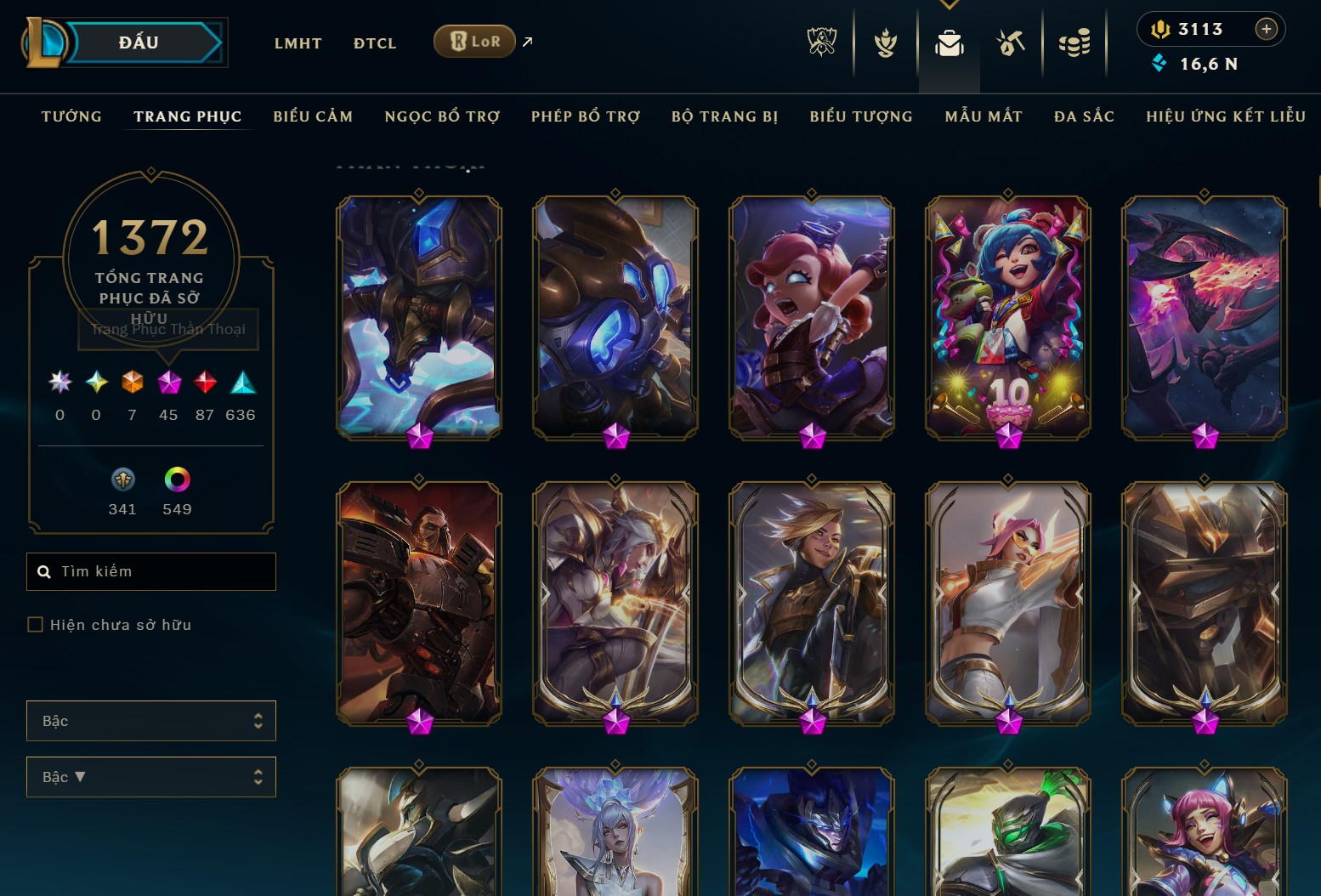
Task: Launch LoR via the external link button
Action: tap(525, 41)
